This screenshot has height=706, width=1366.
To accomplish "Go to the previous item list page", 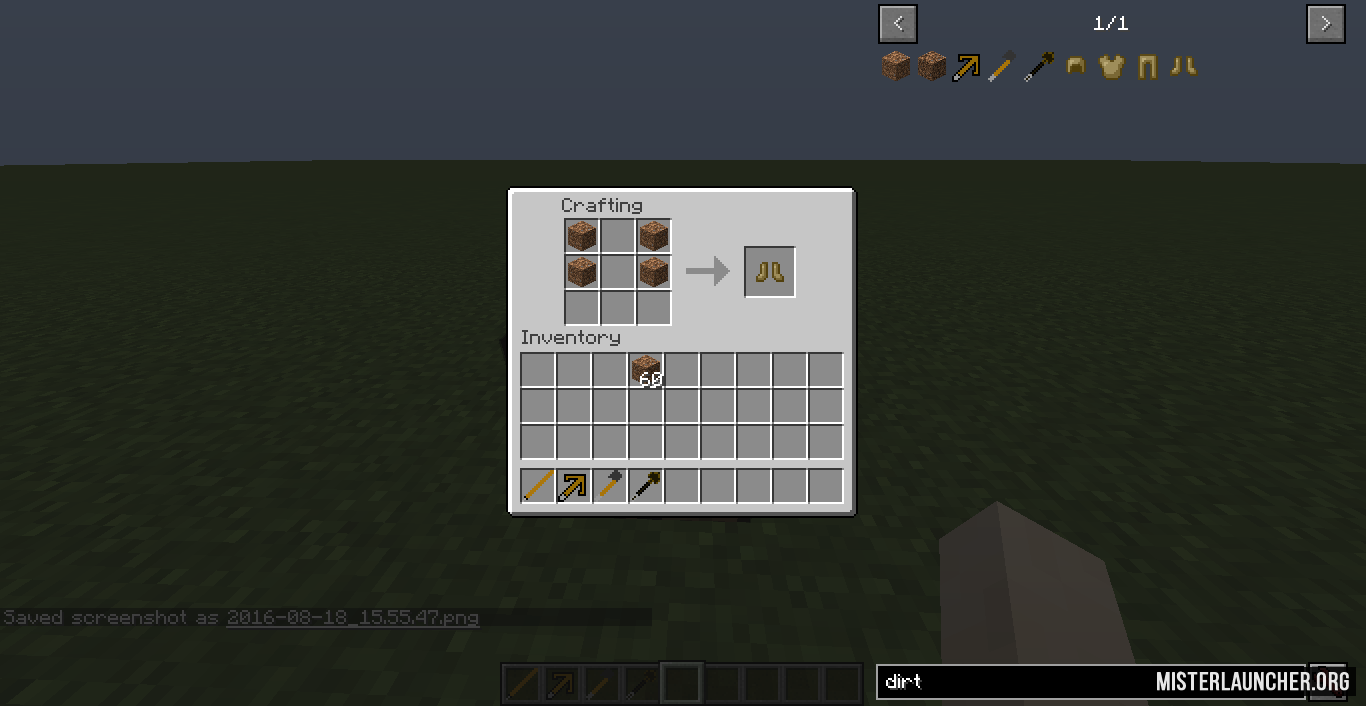I will (x=898, y=24).
